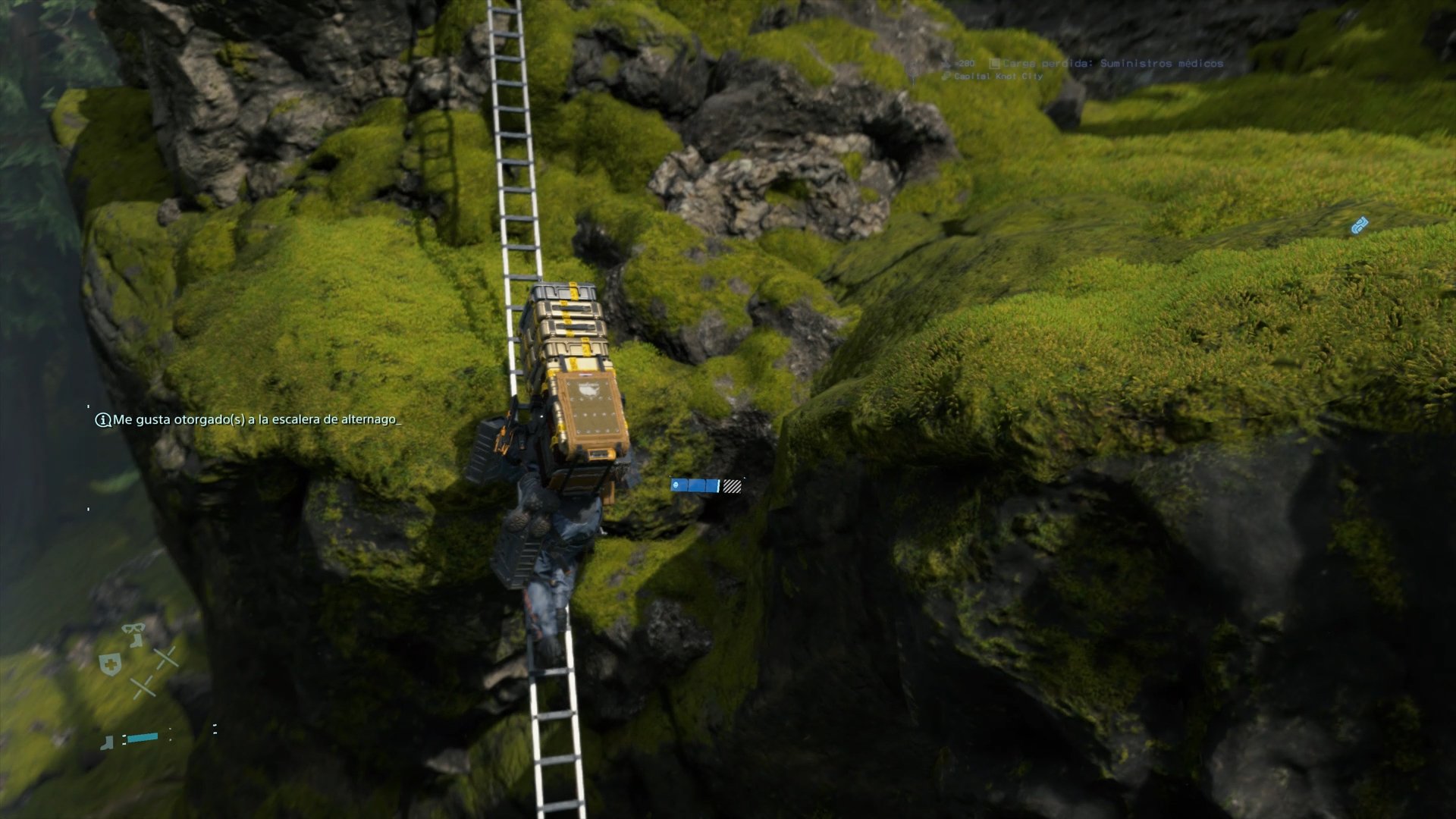Toggle the striped depleted segment of the stamina bar
The width and height of the screenshot is (1456, 819).
coord(732,486)
